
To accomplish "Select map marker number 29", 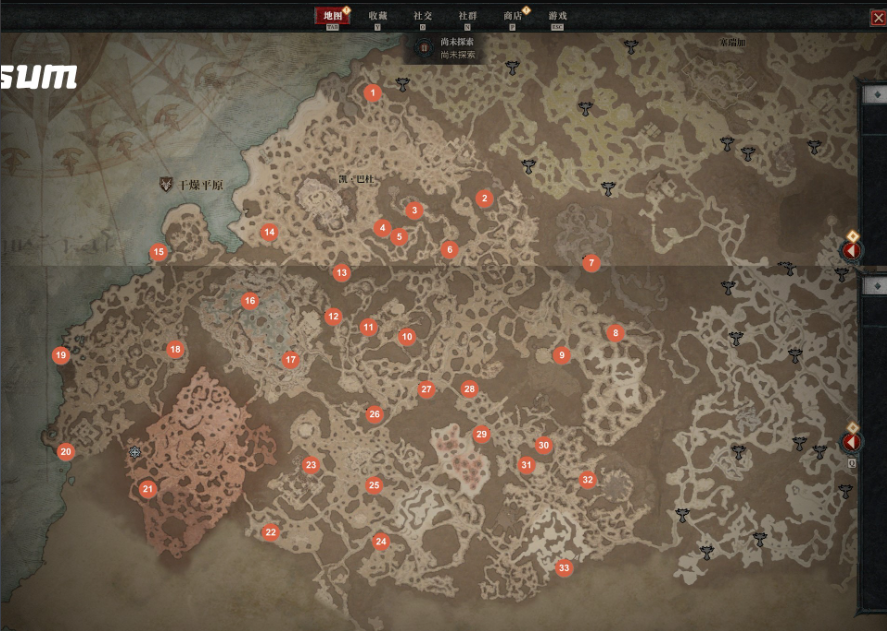I will [481, 434].
